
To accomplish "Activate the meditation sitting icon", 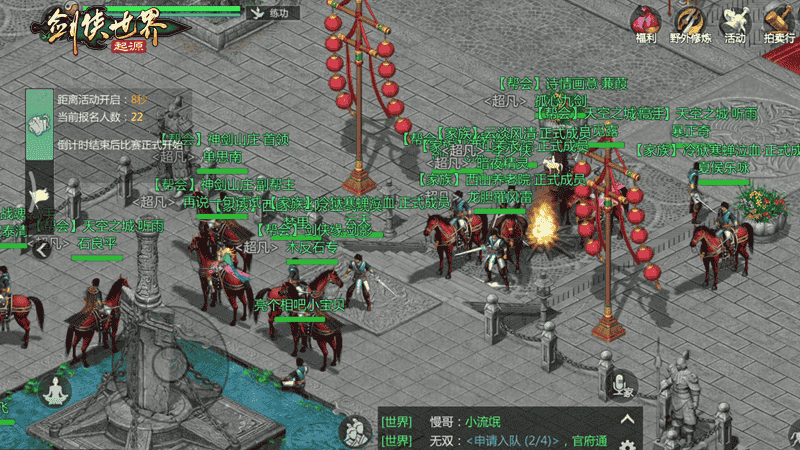I will [53, 390].
